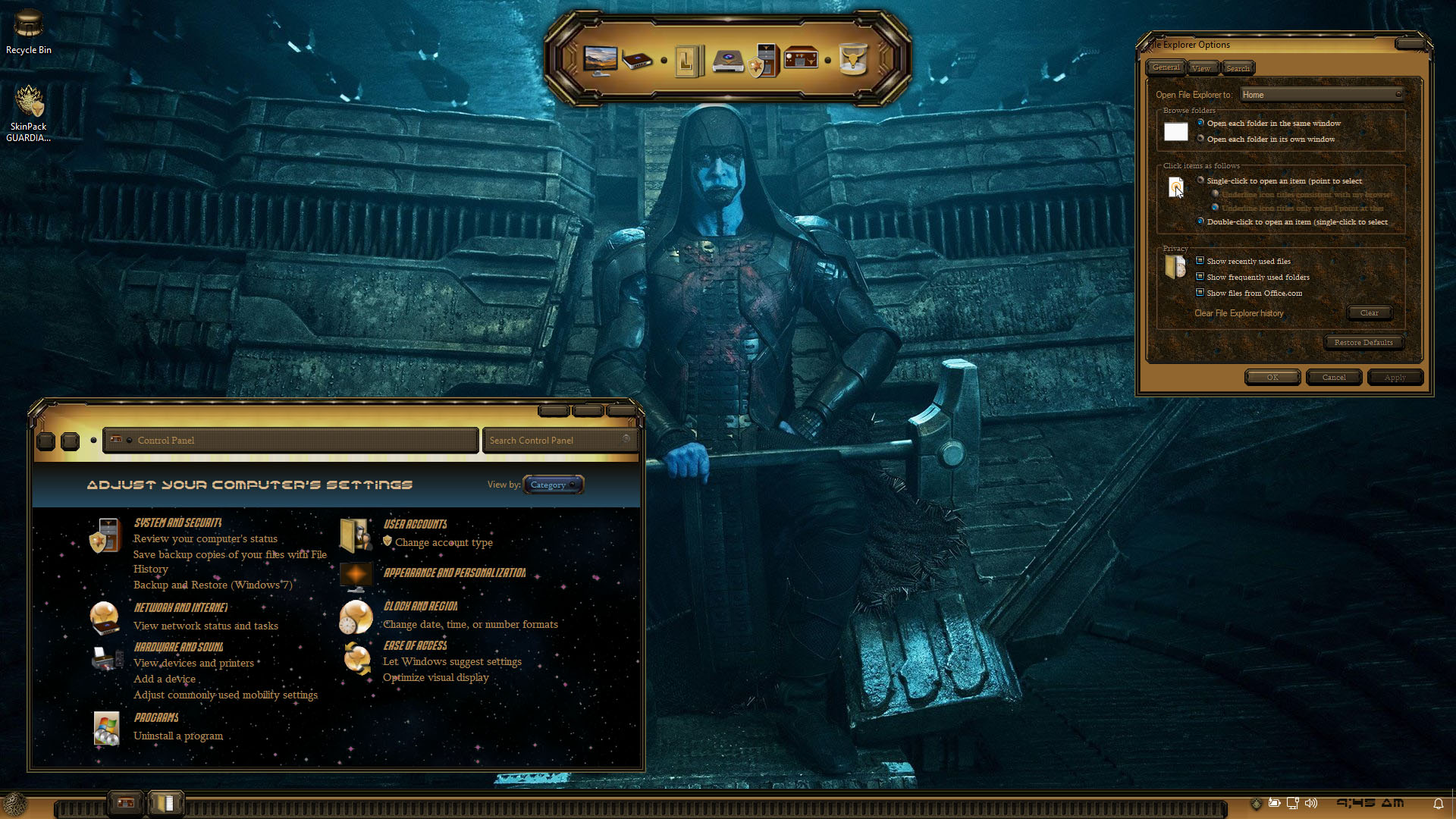1456x819 pixels.
Task: Switch to the Search tab
Action: 1238,68
